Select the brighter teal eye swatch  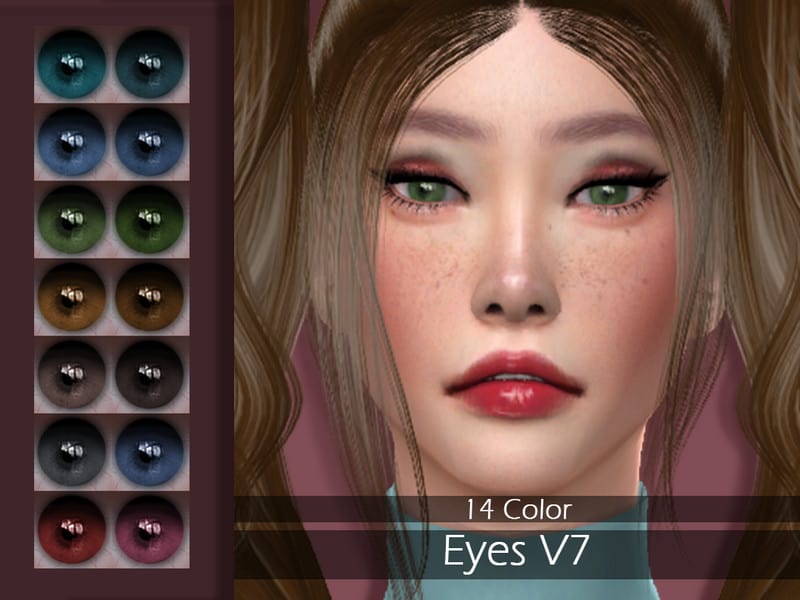72,64
